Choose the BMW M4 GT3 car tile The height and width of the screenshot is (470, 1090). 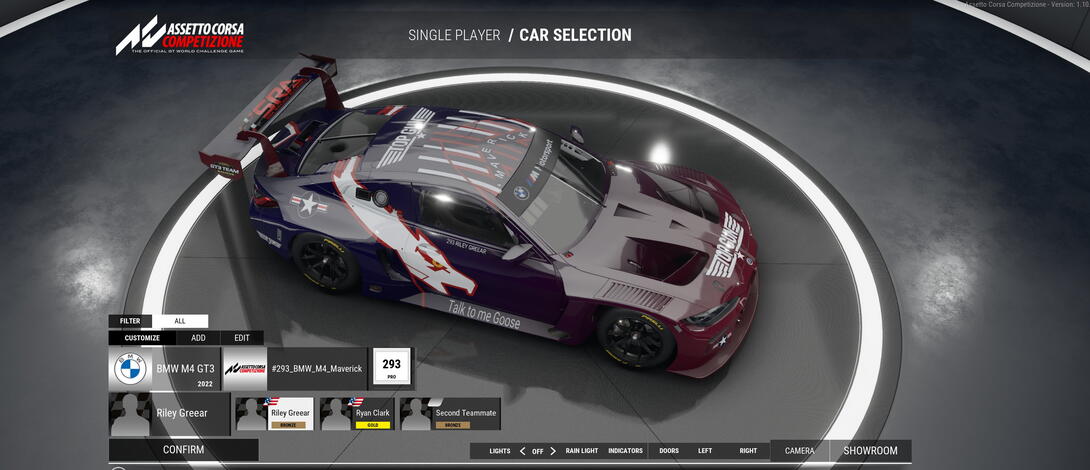(164, 369)
